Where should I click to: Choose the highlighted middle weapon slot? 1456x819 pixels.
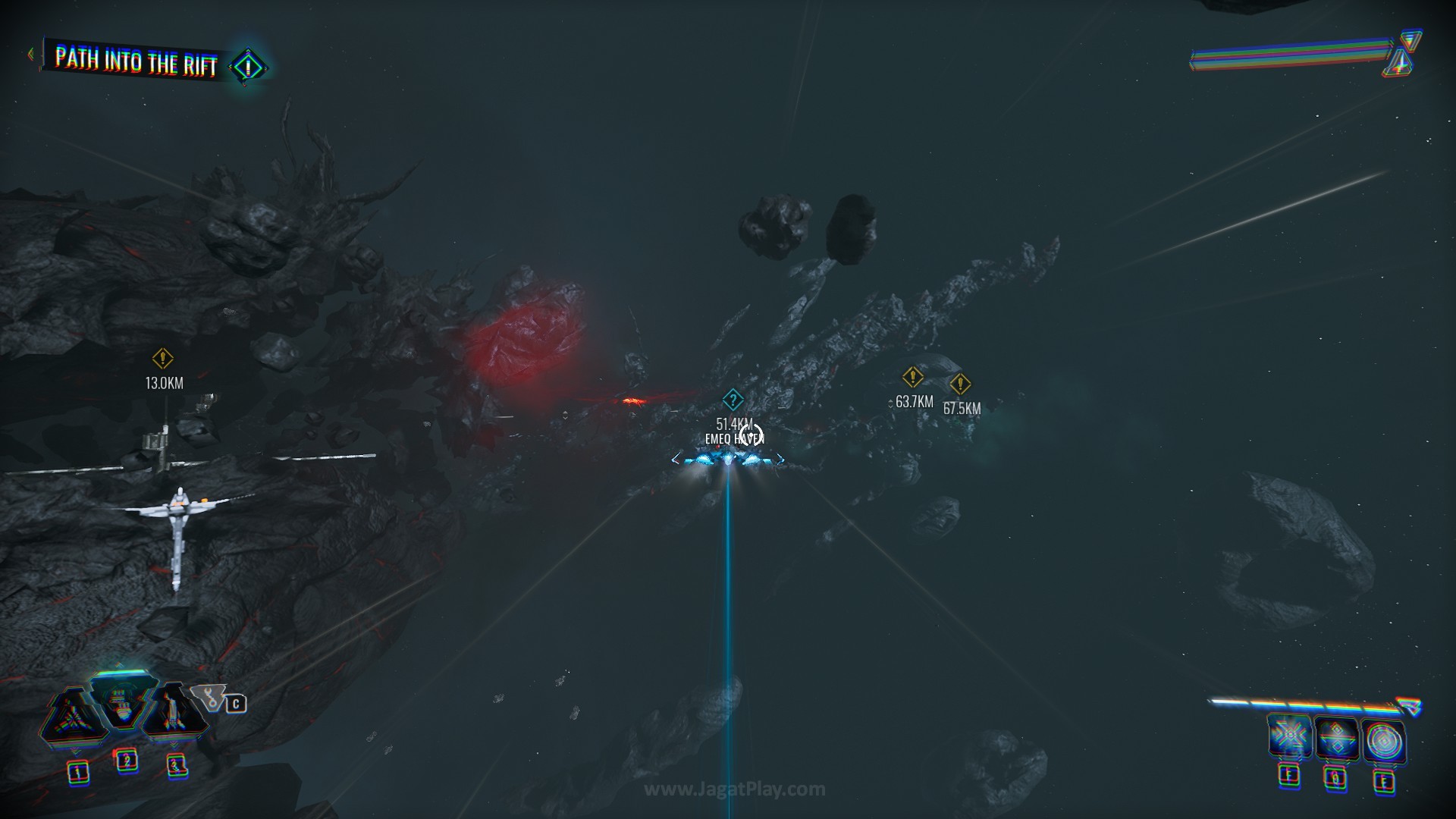point(122,702)
